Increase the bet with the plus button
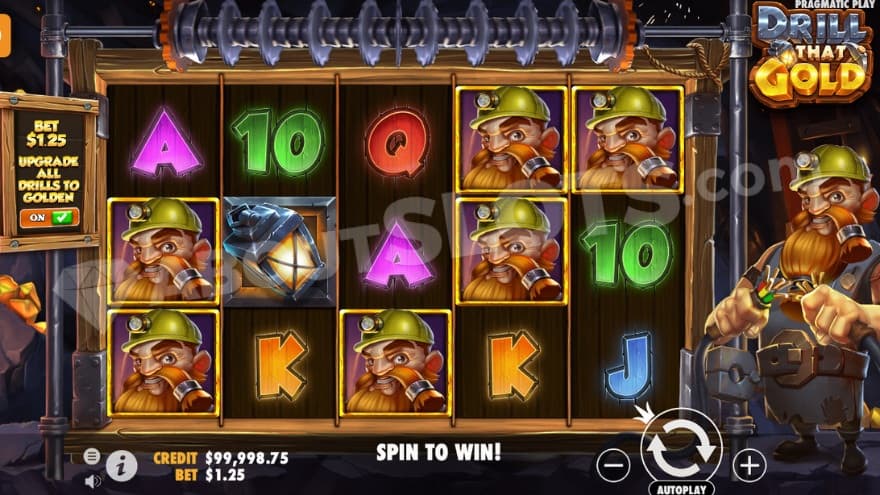The image size is (880, 495). coord(748,464)
